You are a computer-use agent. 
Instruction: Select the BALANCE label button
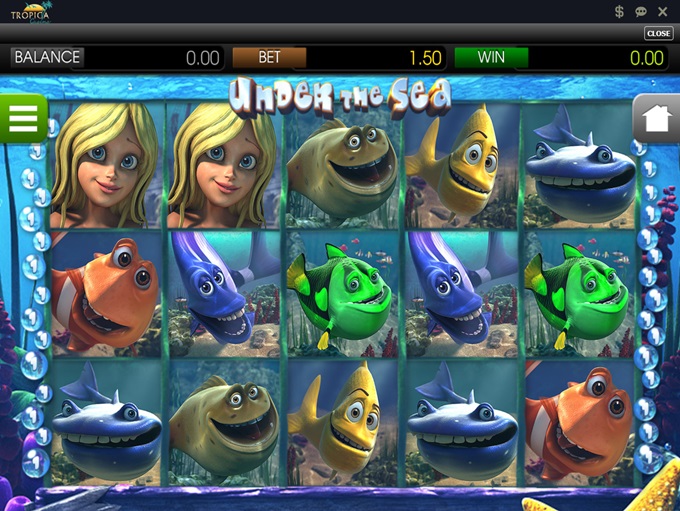[x=47, y=57]
